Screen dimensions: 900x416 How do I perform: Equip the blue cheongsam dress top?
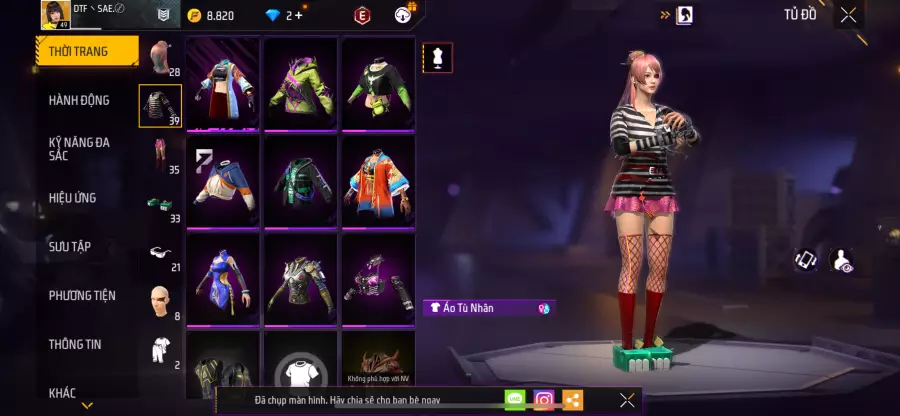tap(222, 277)
